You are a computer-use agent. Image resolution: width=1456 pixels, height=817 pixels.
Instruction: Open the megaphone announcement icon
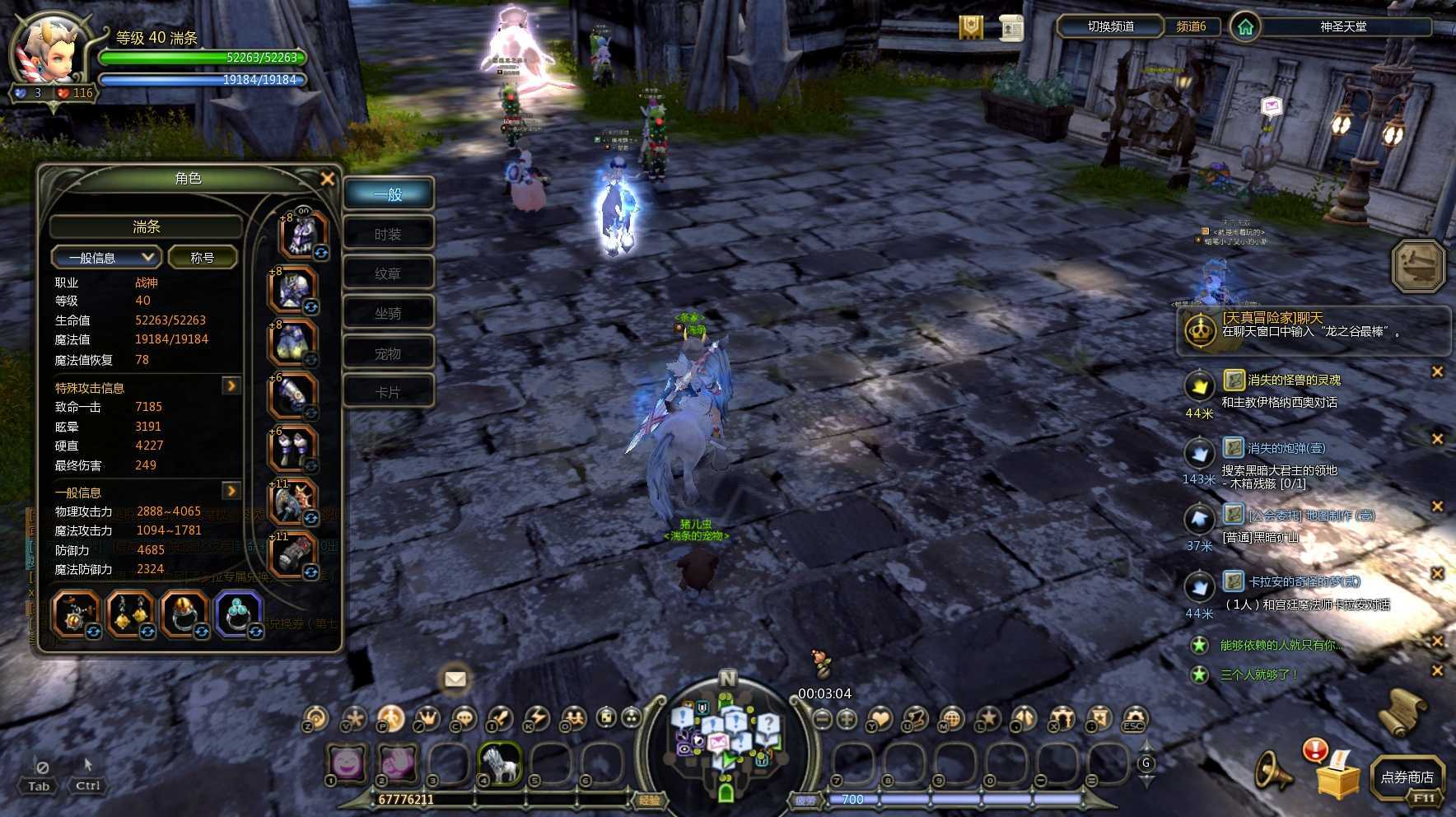(x=1272, y=772)
